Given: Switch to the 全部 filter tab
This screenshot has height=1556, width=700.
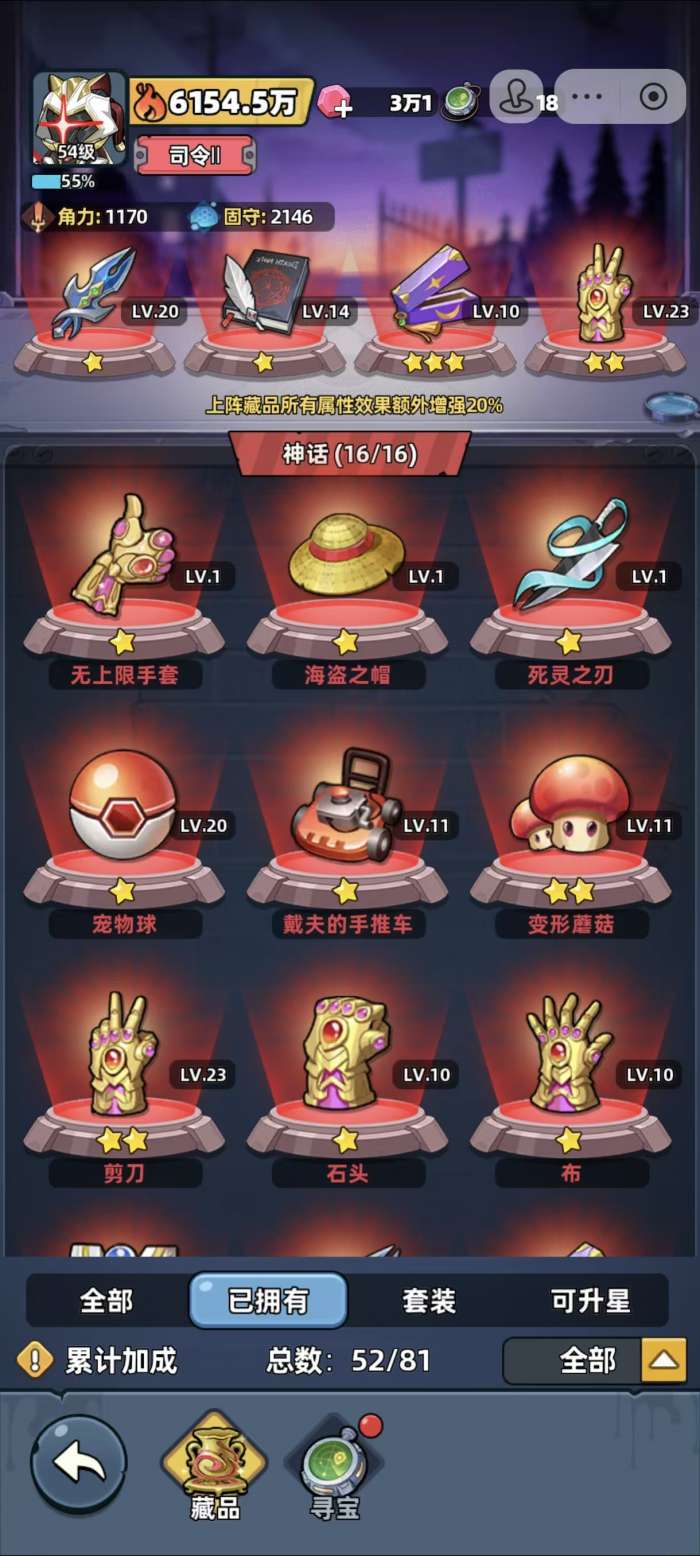Looking at the screenshot, I should pos(106,1300).
